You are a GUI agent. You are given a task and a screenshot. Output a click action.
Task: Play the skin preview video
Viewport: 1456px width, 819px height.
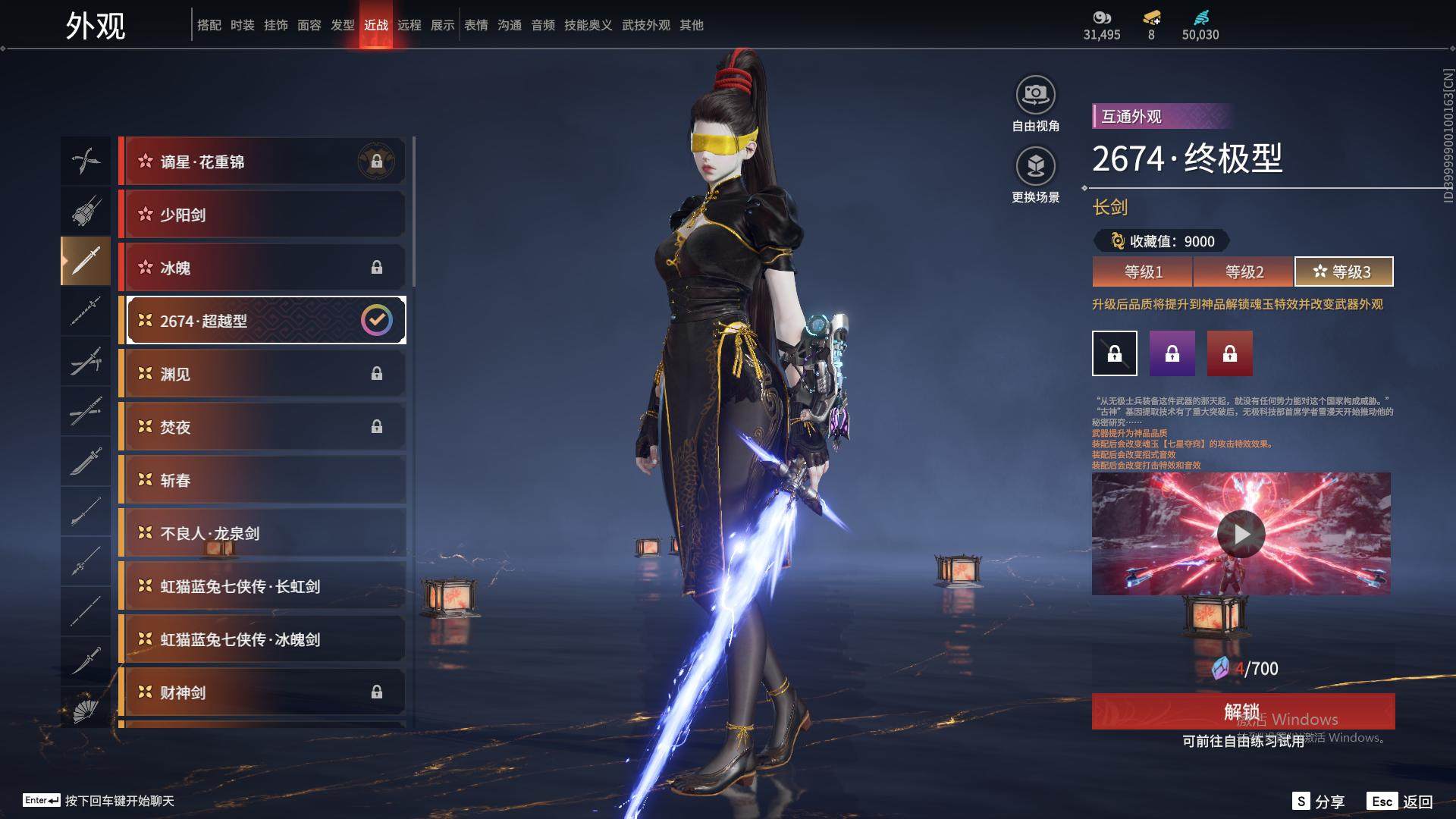[x=1241, y=534]
